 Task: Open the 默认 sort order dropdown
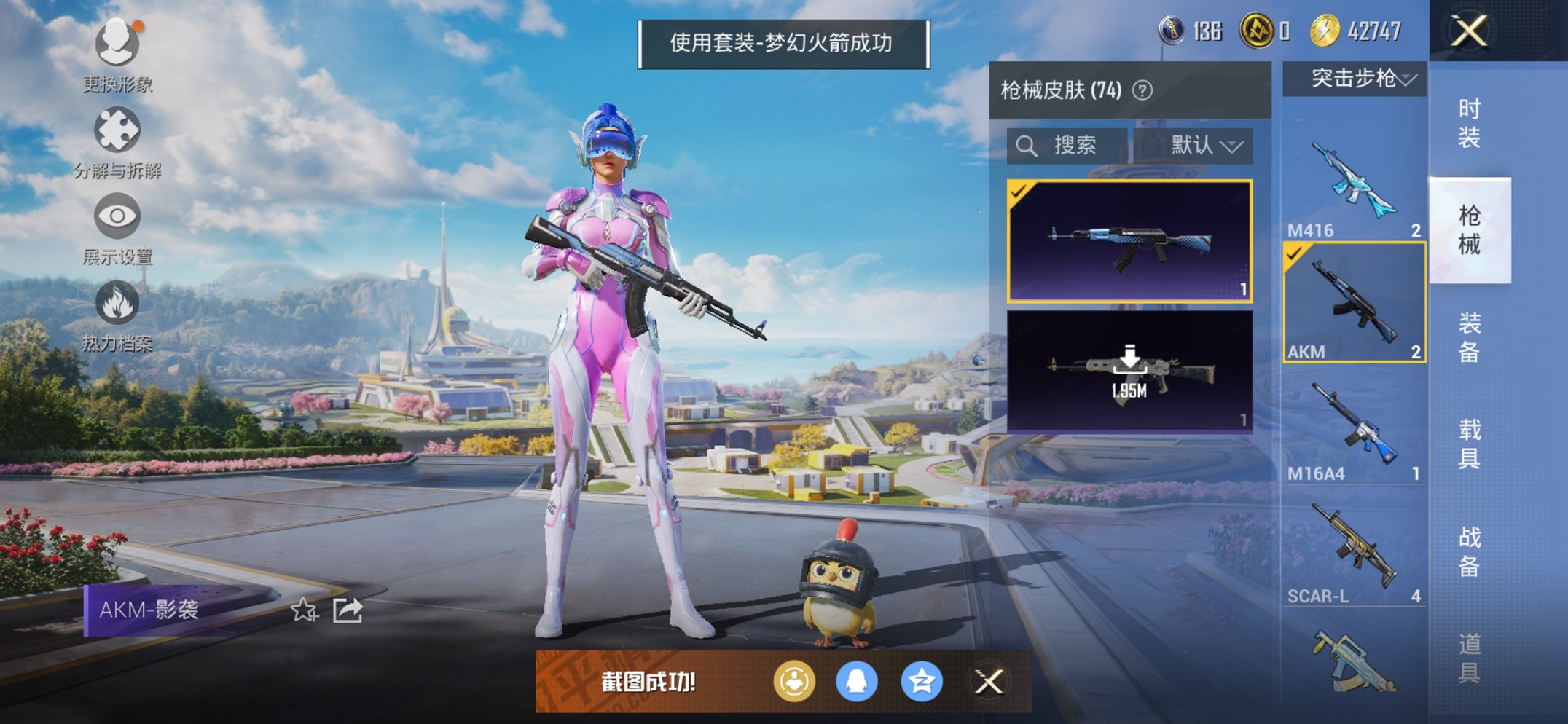(1206, 146)
